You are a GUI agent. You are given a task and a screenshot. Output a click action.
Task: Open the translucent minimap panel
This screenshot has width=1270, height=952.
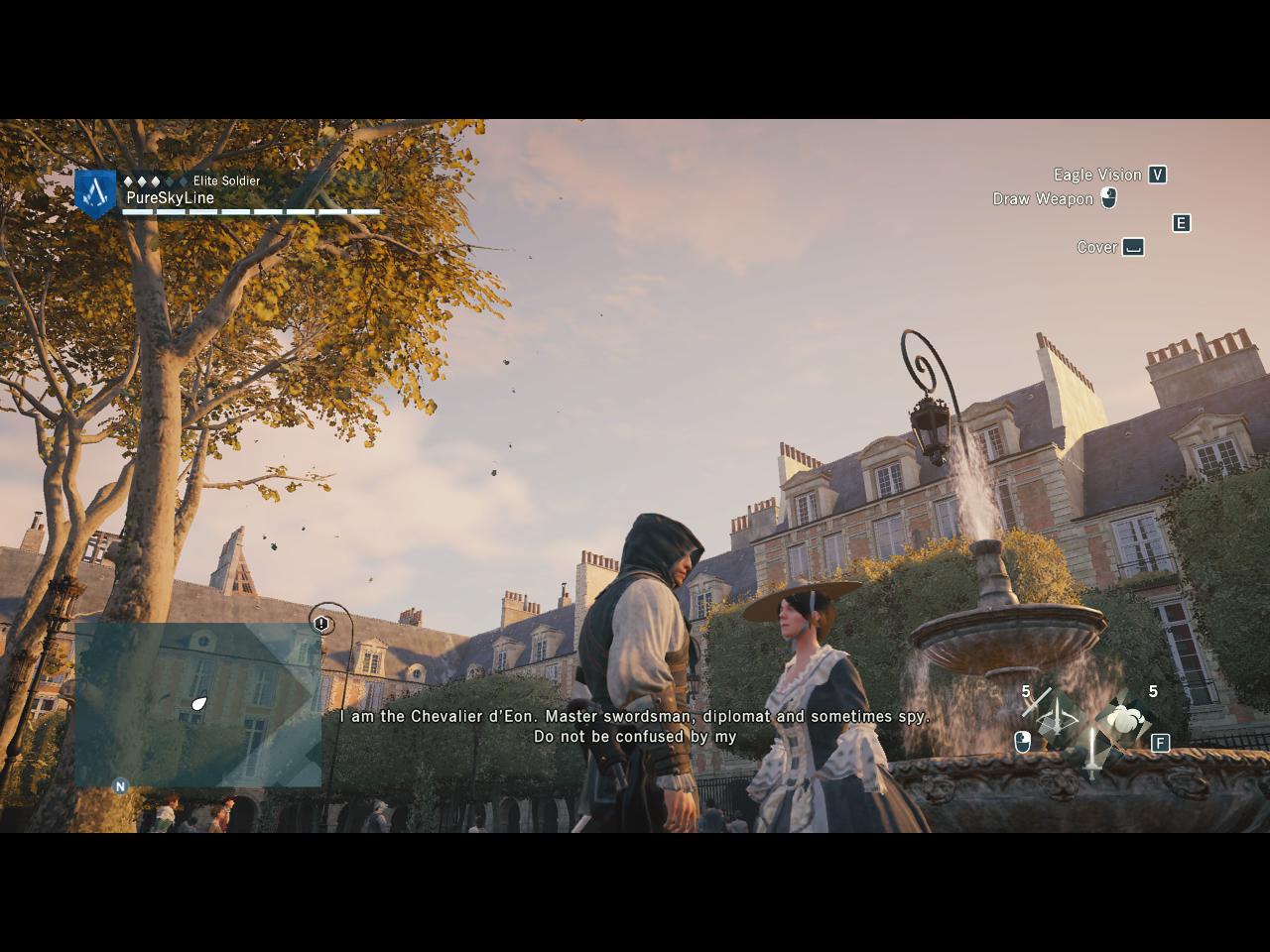(x=198, y=704)
